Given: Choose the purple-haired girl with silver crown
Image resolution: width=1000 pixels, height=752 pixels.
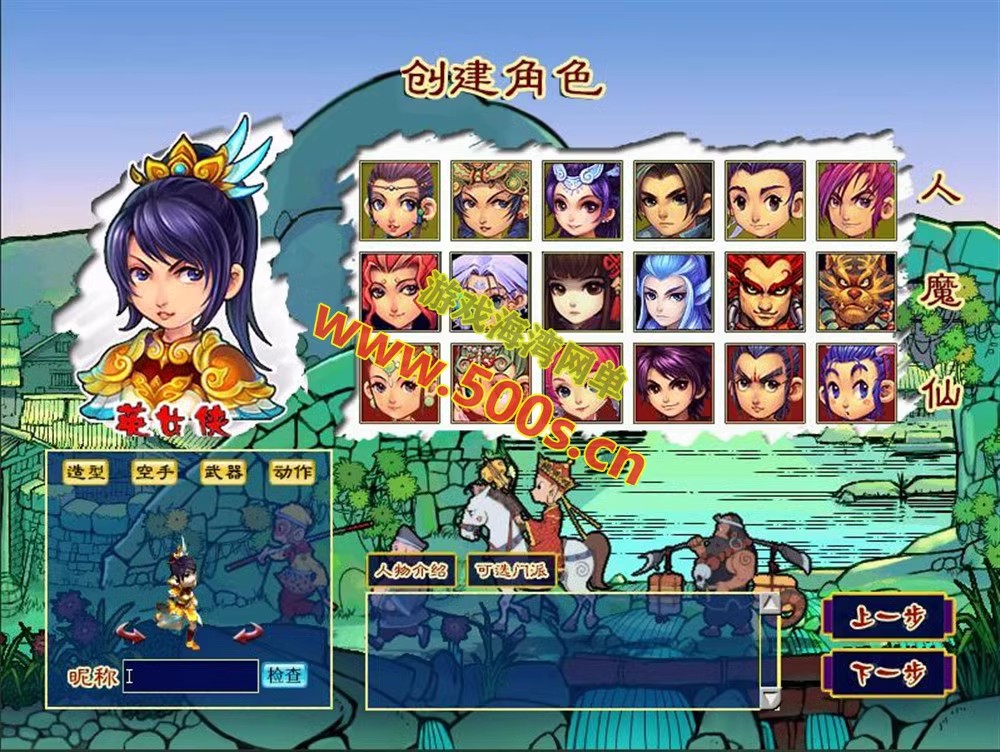Looking at the screenshot, I should point(582,200).
